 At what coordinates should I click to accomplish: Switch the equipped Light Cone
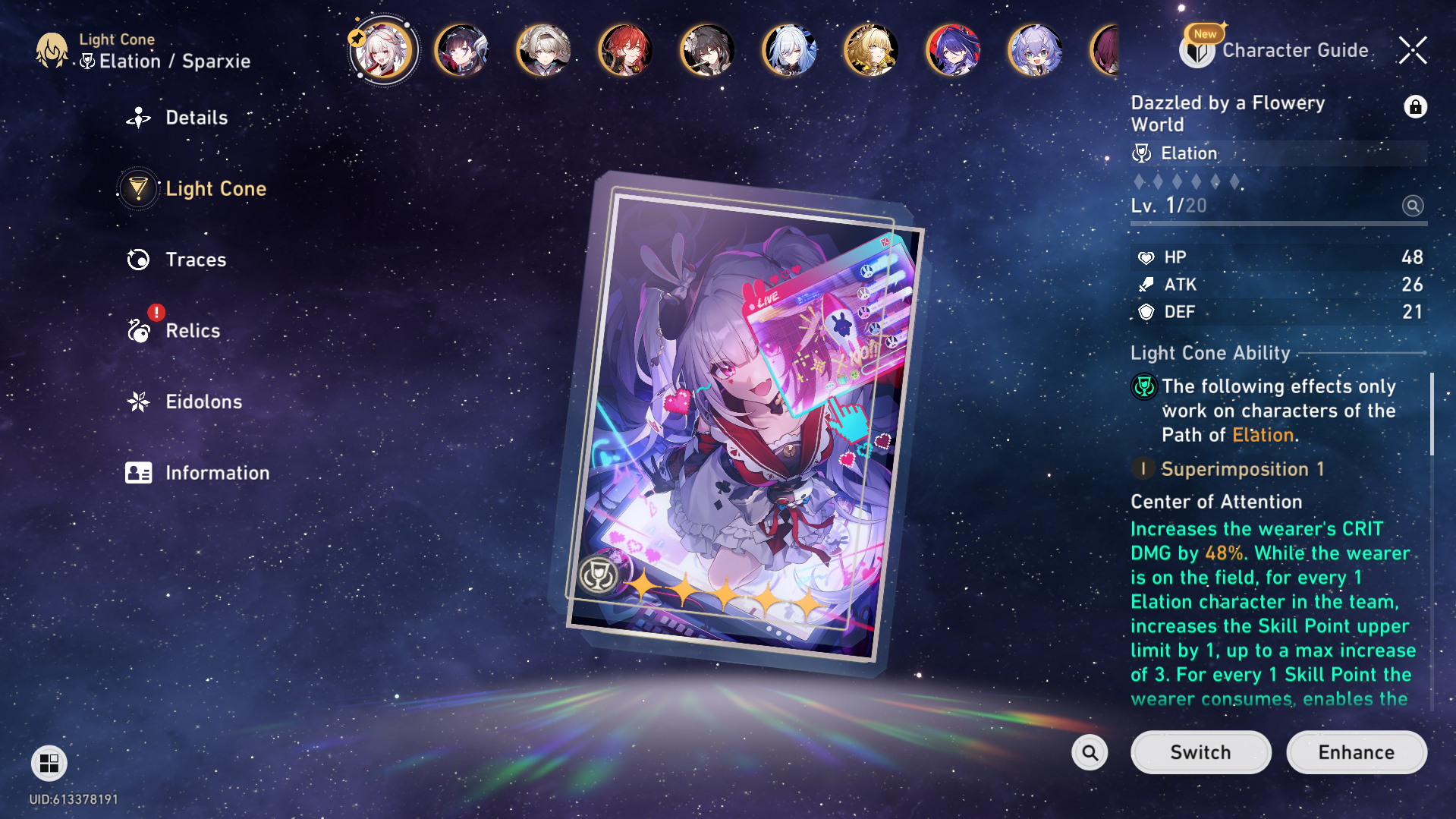(x=1200, y=752)
